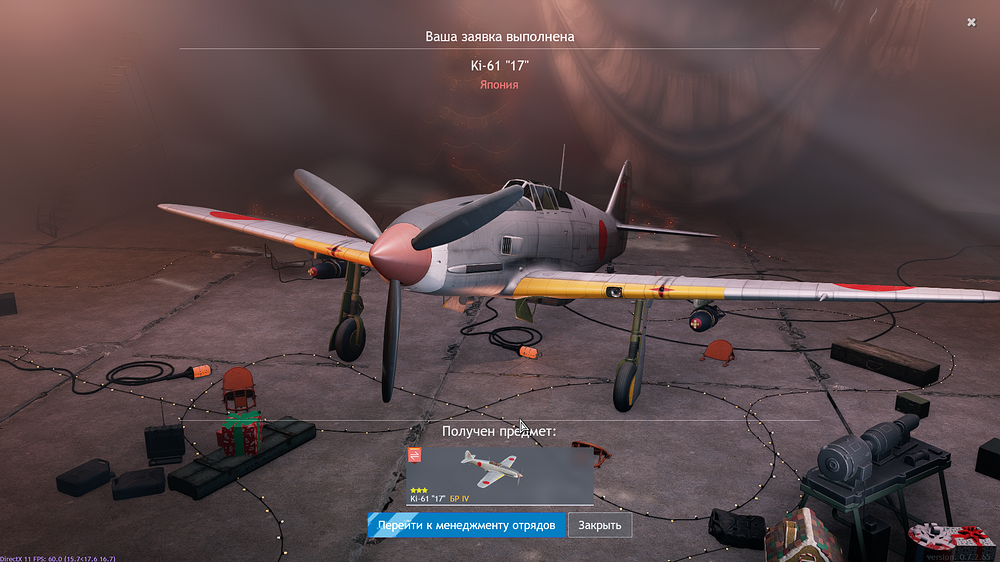Click the Закрыть button
Image resolution: width=1000 pixels, height=562 pixels.
coord(600,525)
